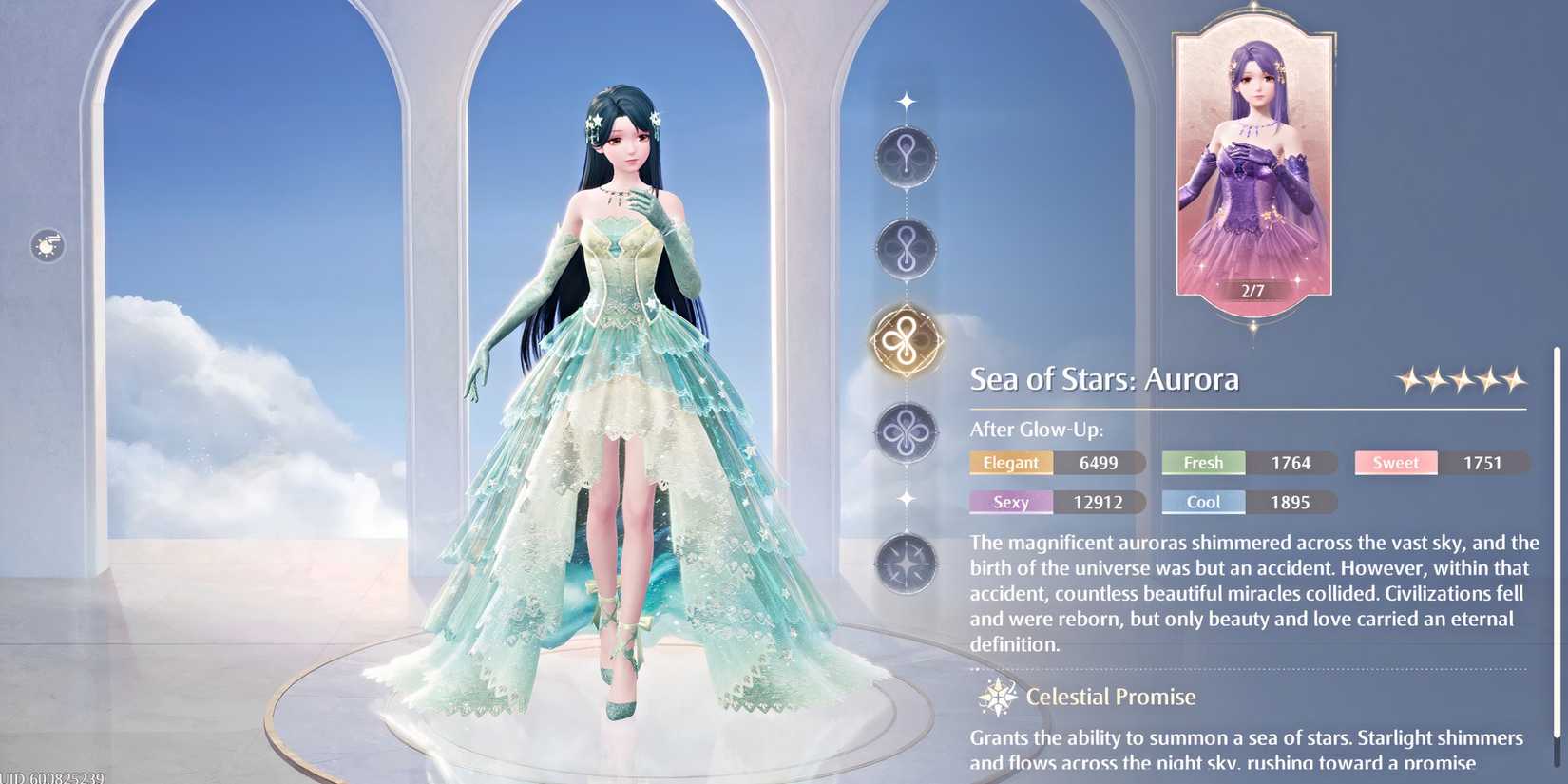
Task: Select the topmost glow-up node on the chain
Action: tap(906, 157)
